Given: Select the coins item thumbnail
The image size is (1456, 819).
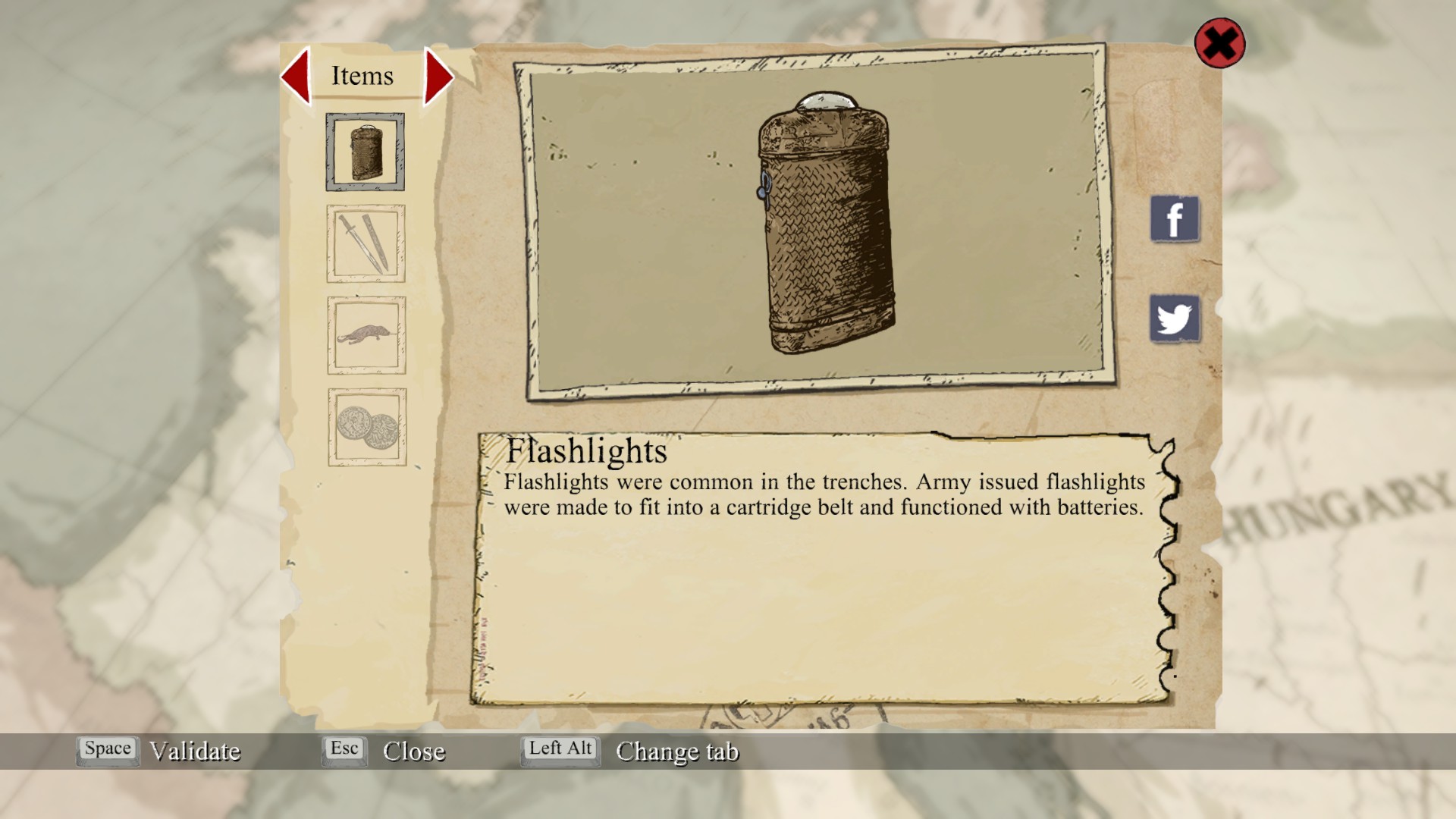Looking at the screenshot, I should click(367, 427).
